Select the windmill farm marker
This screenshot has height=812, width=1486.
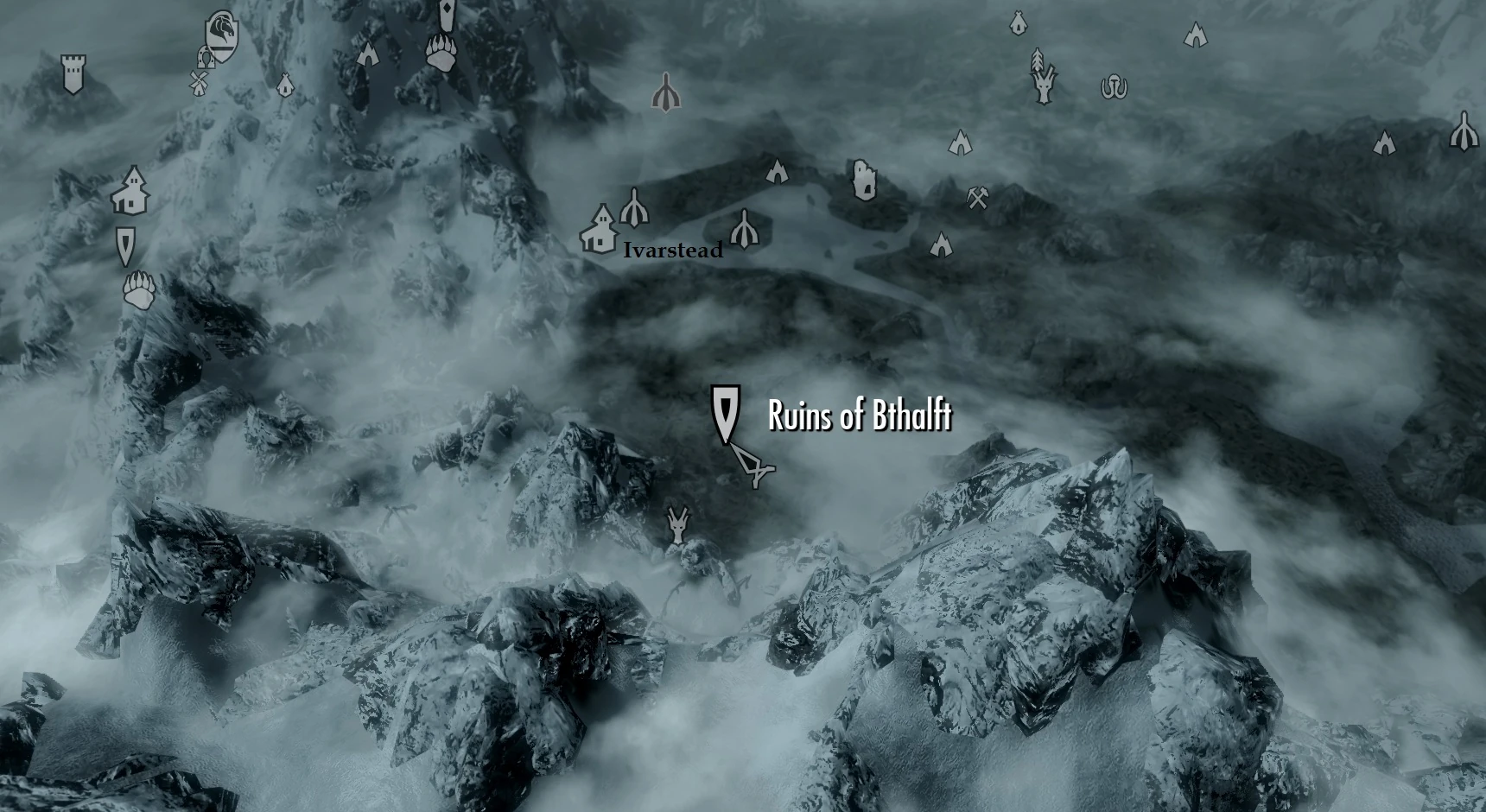(198, 83)
